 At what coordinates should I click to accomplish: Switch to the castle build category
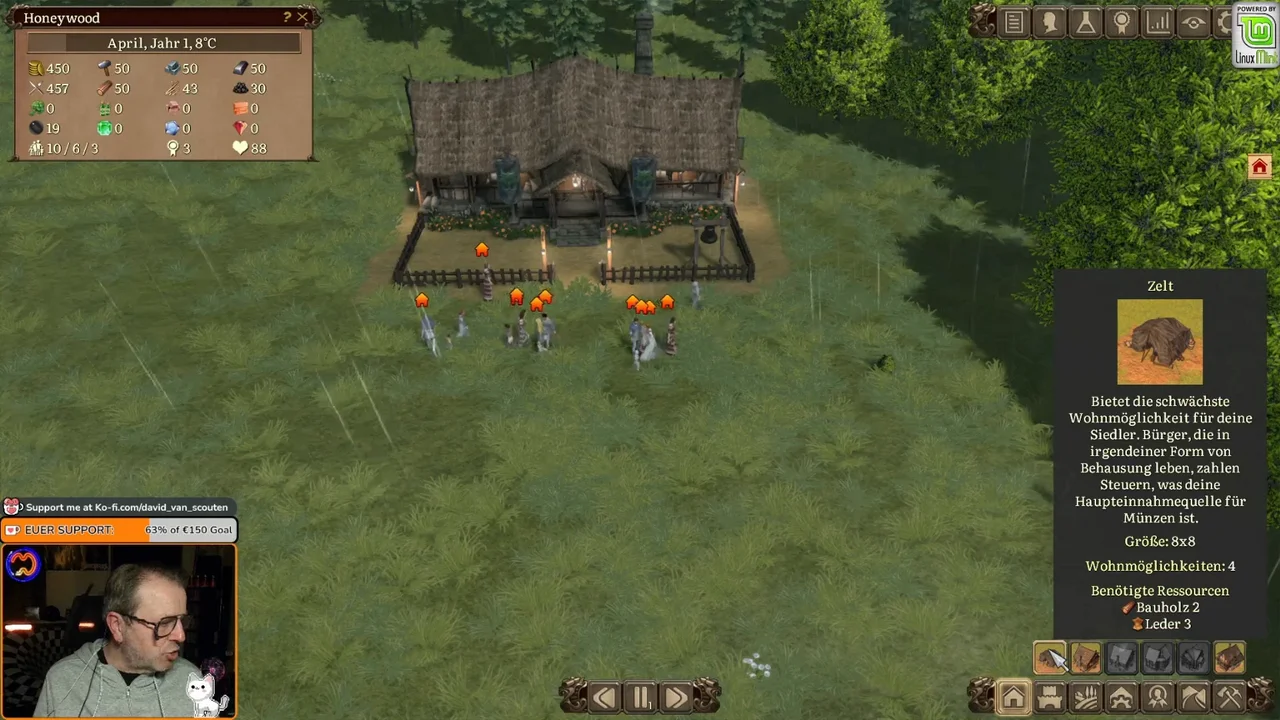click(1050, 697)
